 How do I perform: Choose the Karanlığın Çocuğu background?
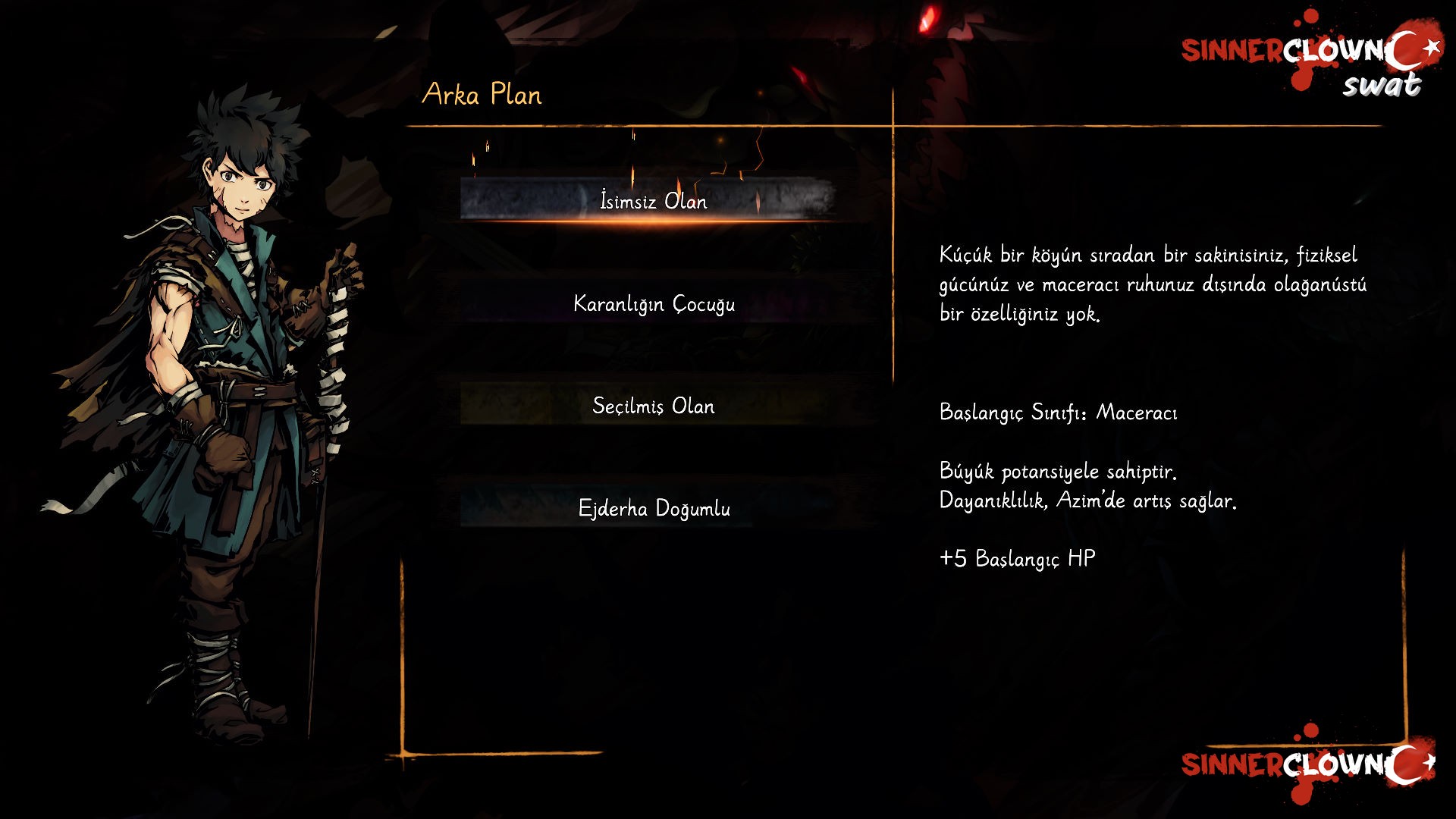coord(653,303)
